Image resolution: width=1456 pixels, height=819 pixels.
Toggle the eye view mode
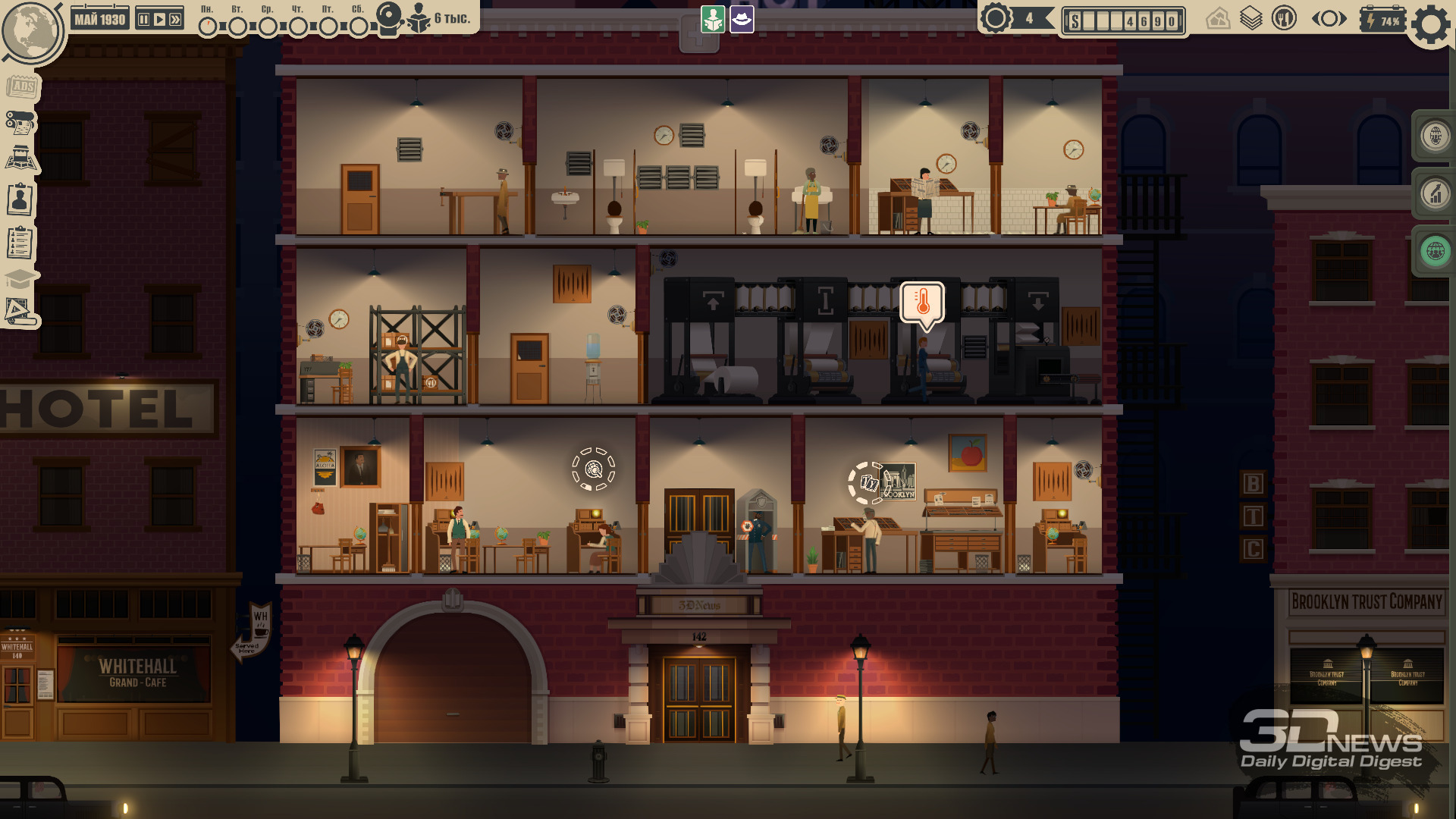tap(1329, 19)
